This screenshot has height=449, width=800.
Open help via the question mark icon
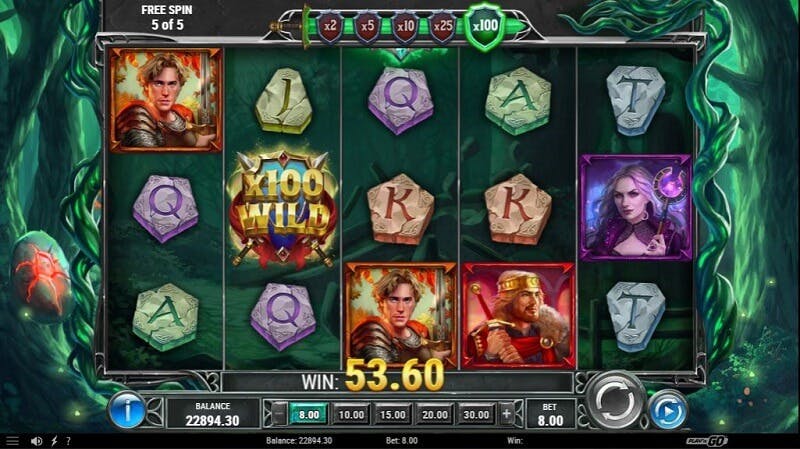coord(68,440)
